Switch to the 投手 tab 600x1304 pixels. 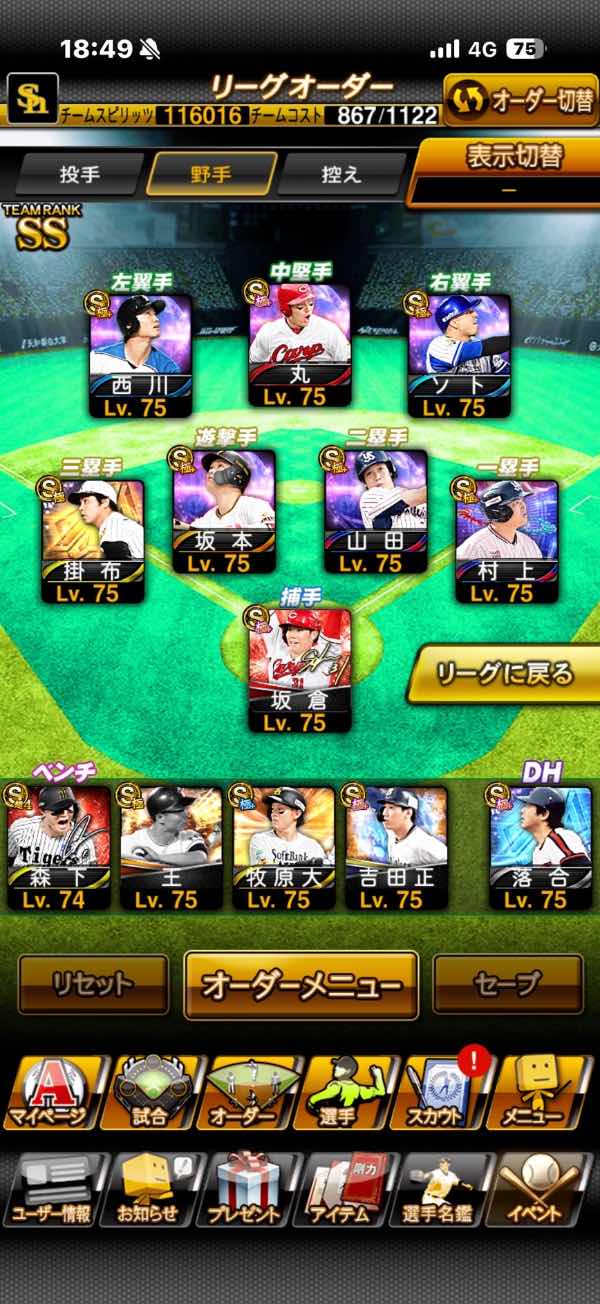pyautogui.click(x=80, y=174)
